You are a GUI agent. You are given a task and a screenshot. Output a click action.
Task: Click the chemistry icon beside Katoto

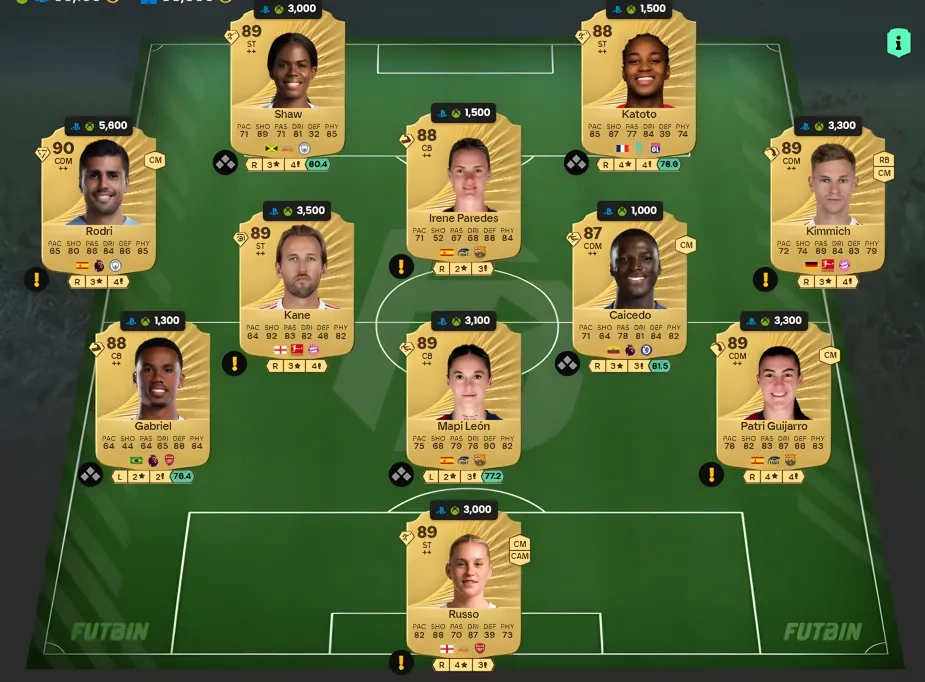[x=576, y=162]
